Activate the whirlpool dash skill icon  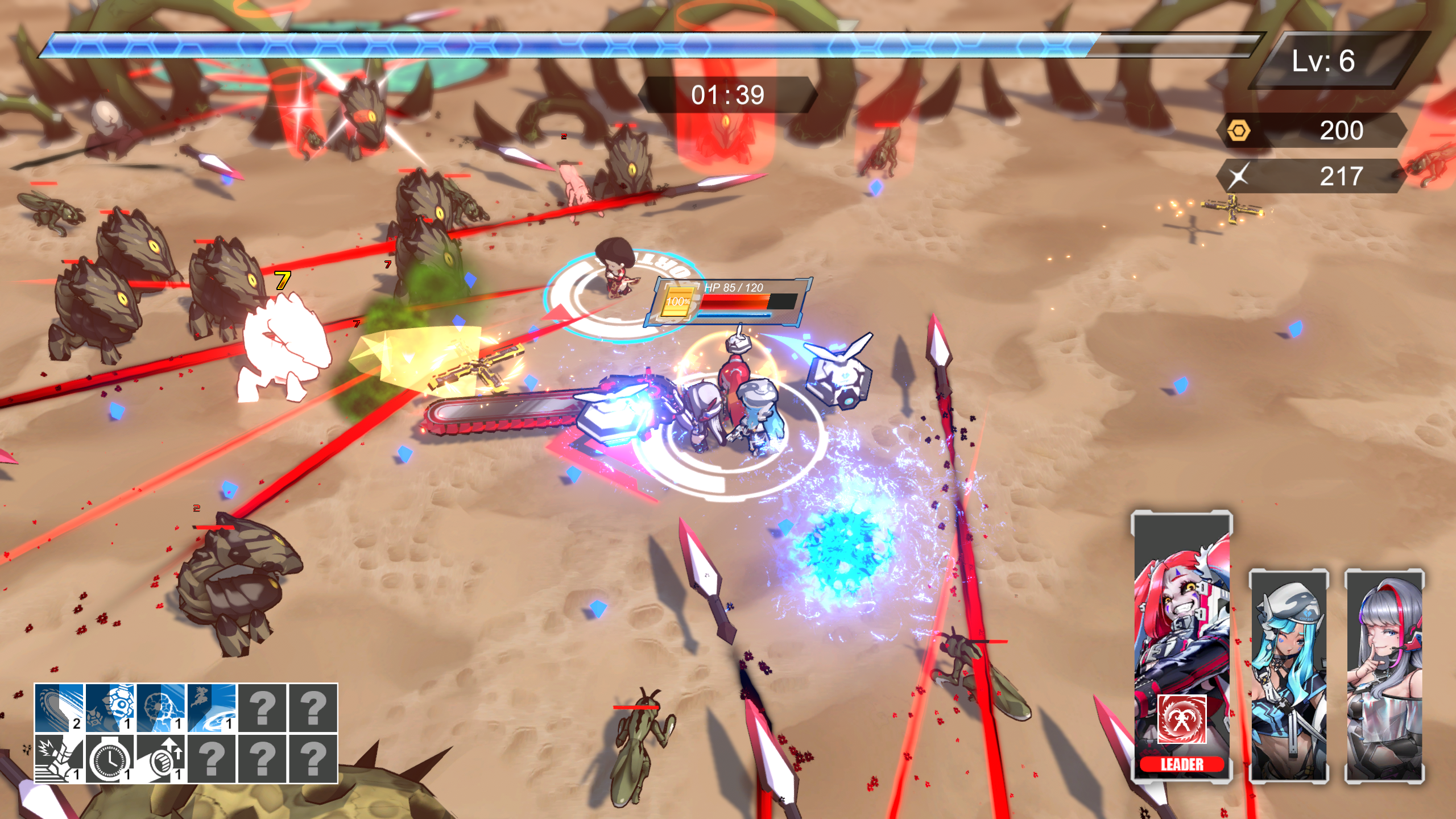pos(211,708)
